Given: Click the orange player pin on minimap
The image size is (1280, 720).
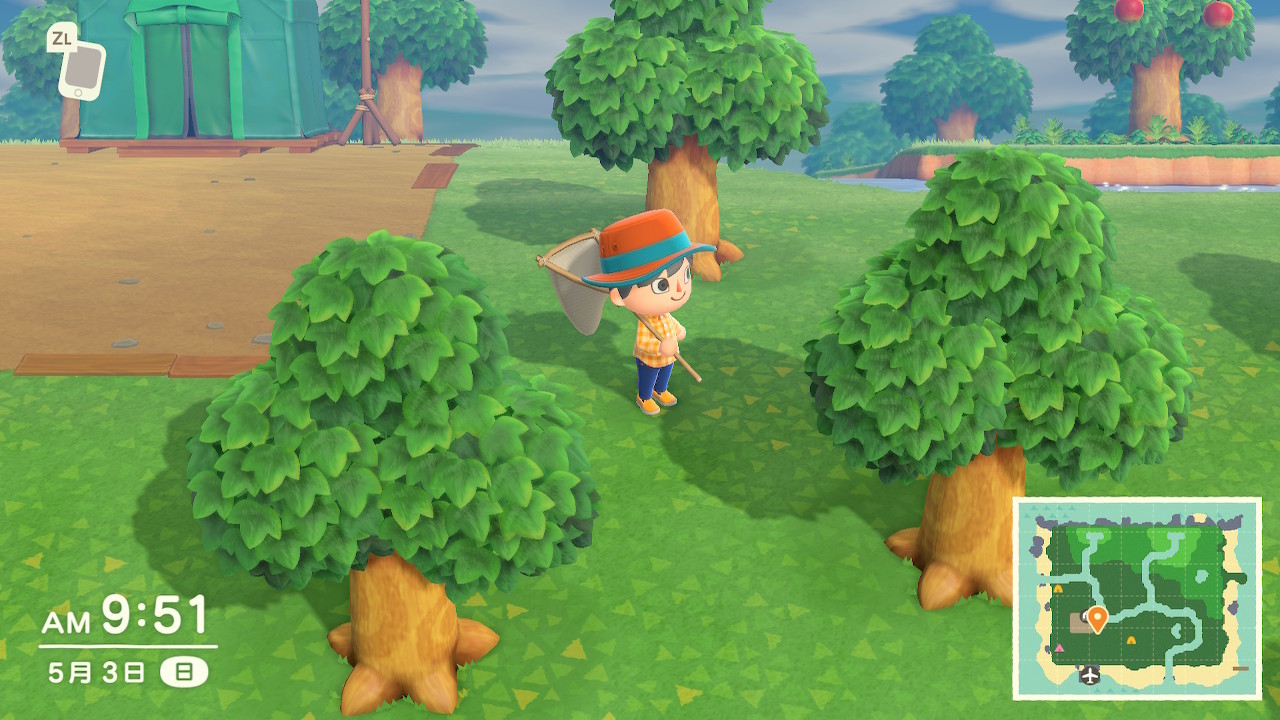Looking at the screenshot, I should coord(1097,619).
